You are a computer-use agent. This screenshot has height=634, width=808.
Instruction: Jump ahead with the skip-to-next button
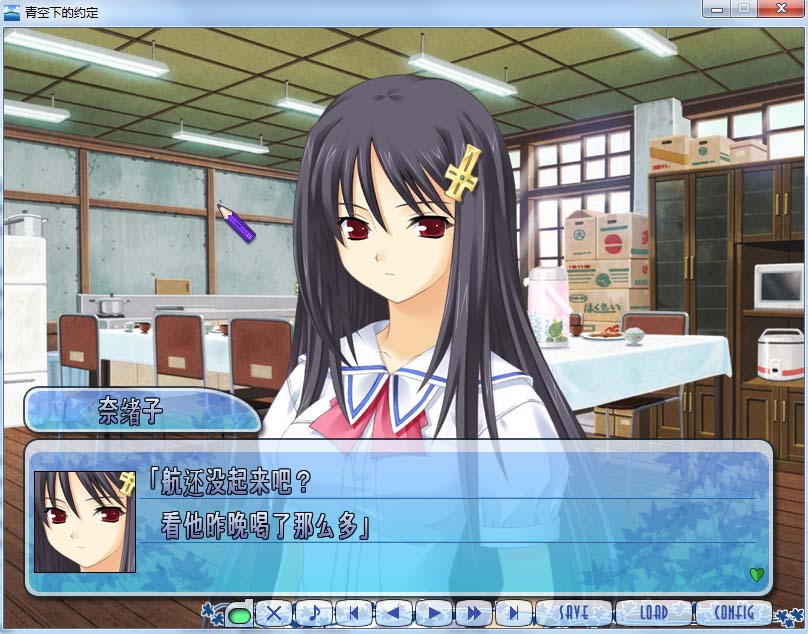(513, 613)
